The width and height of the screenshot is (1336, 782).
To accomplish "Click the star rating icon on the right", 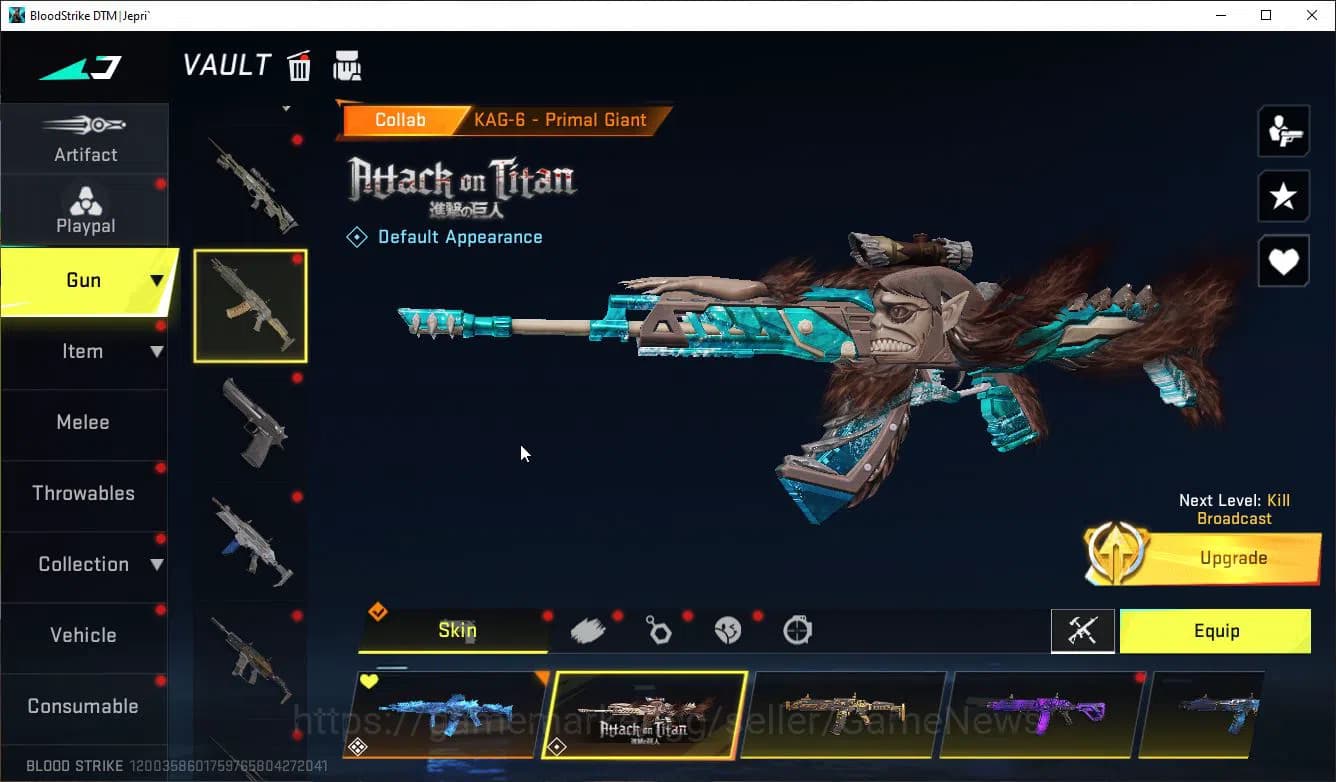I will 1283,196.
